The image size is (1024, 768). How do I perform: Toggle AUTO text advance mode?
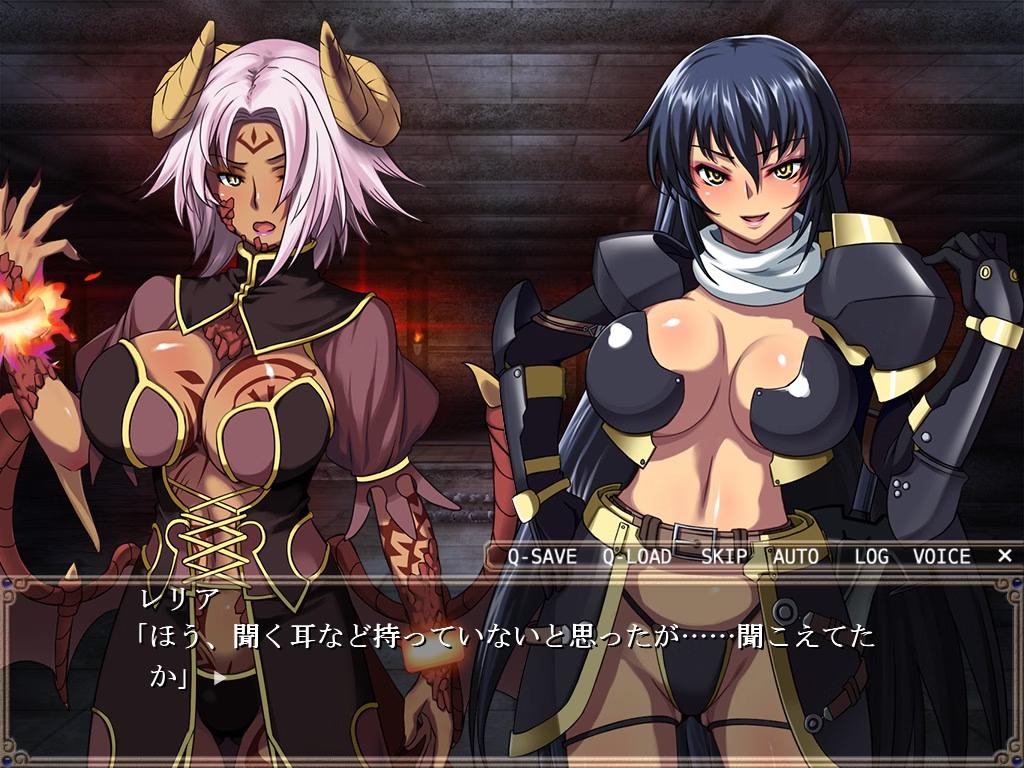point(796,557)
